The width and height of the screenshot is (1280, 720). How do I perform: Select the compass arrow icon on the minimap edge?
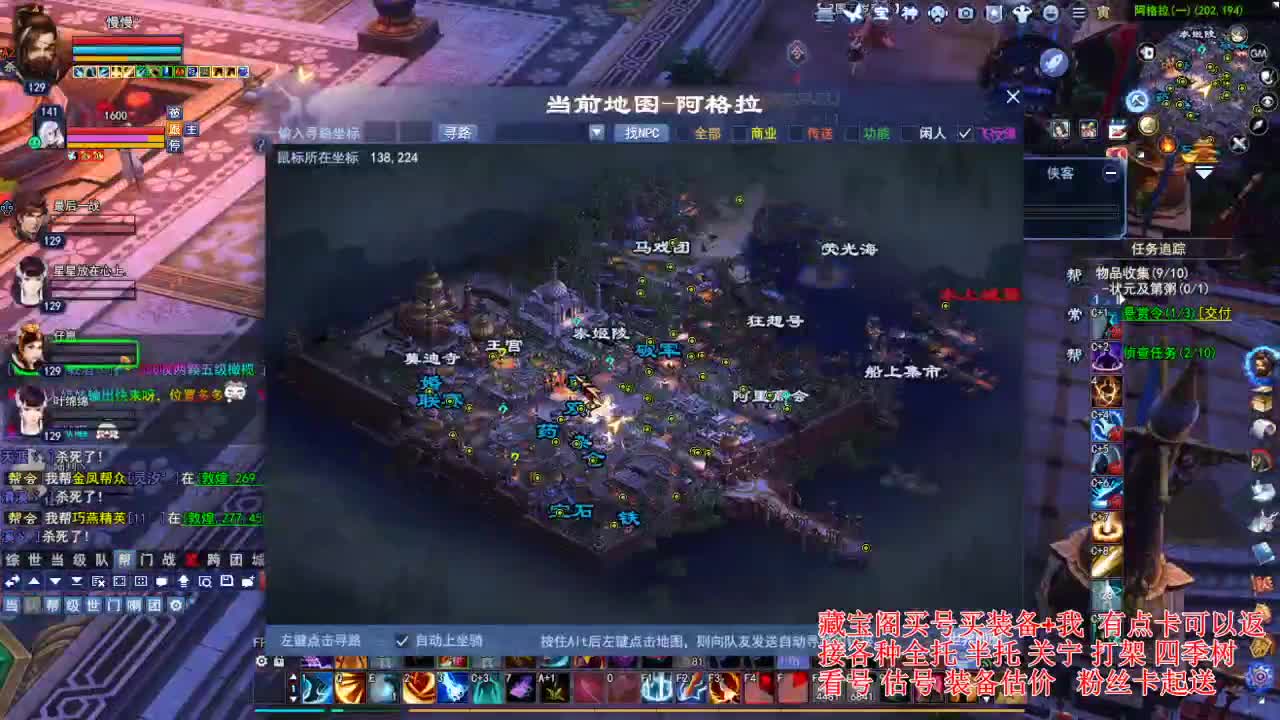tap(1257, 125)
